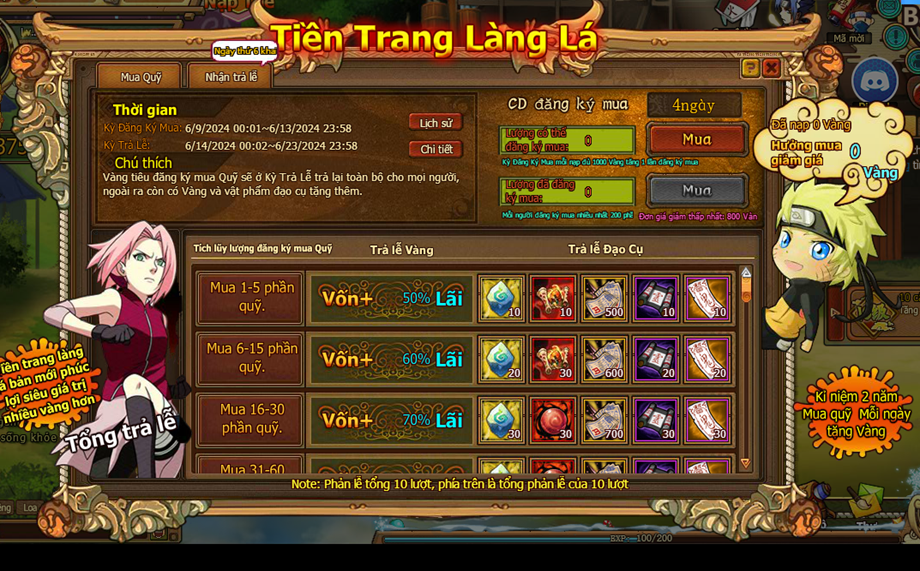The width and height of the screenshot is (920, 571).
Task: Inspect the red orb reward in the 16-30 row
Action: click(x=552, y=420)
